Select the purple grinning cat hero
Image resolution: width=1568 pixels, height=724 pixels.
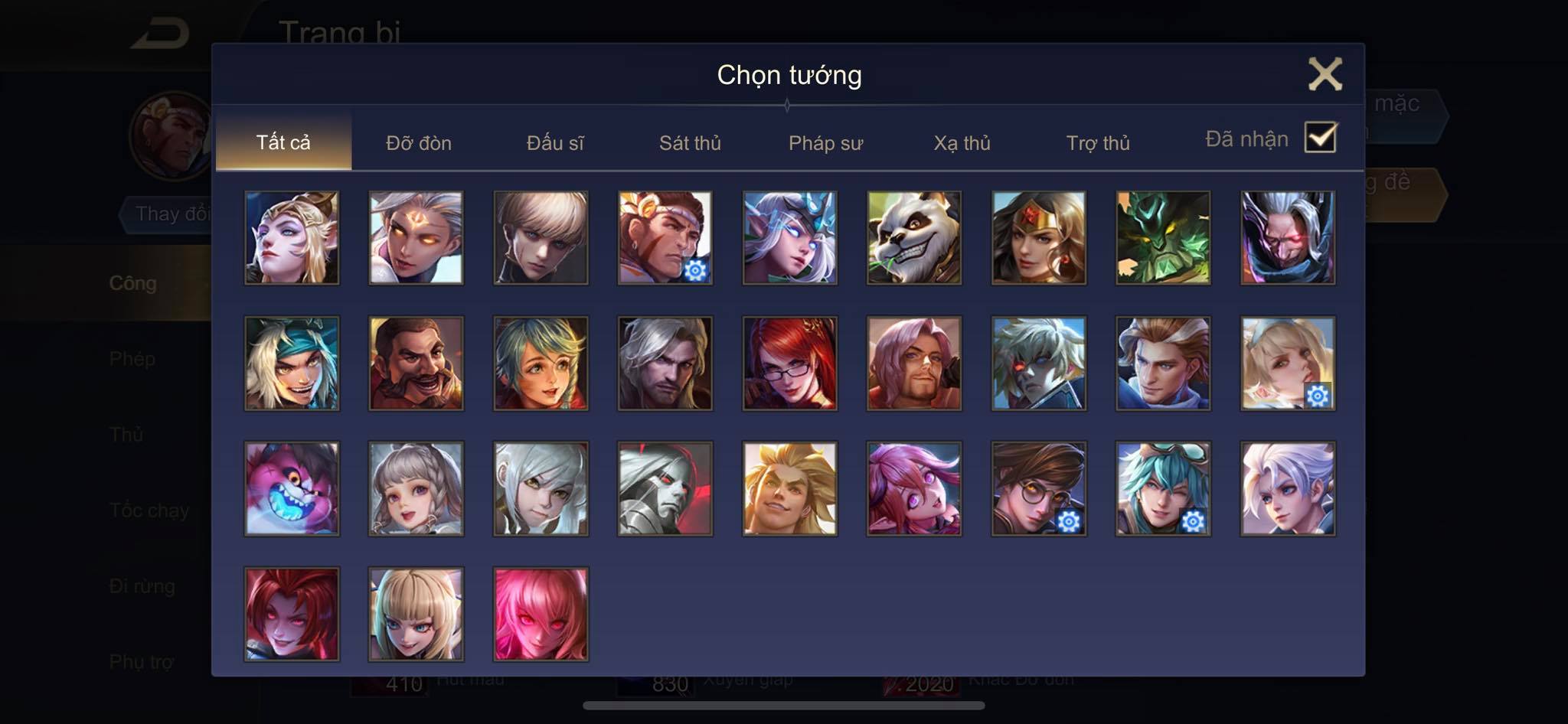(292, 488)
